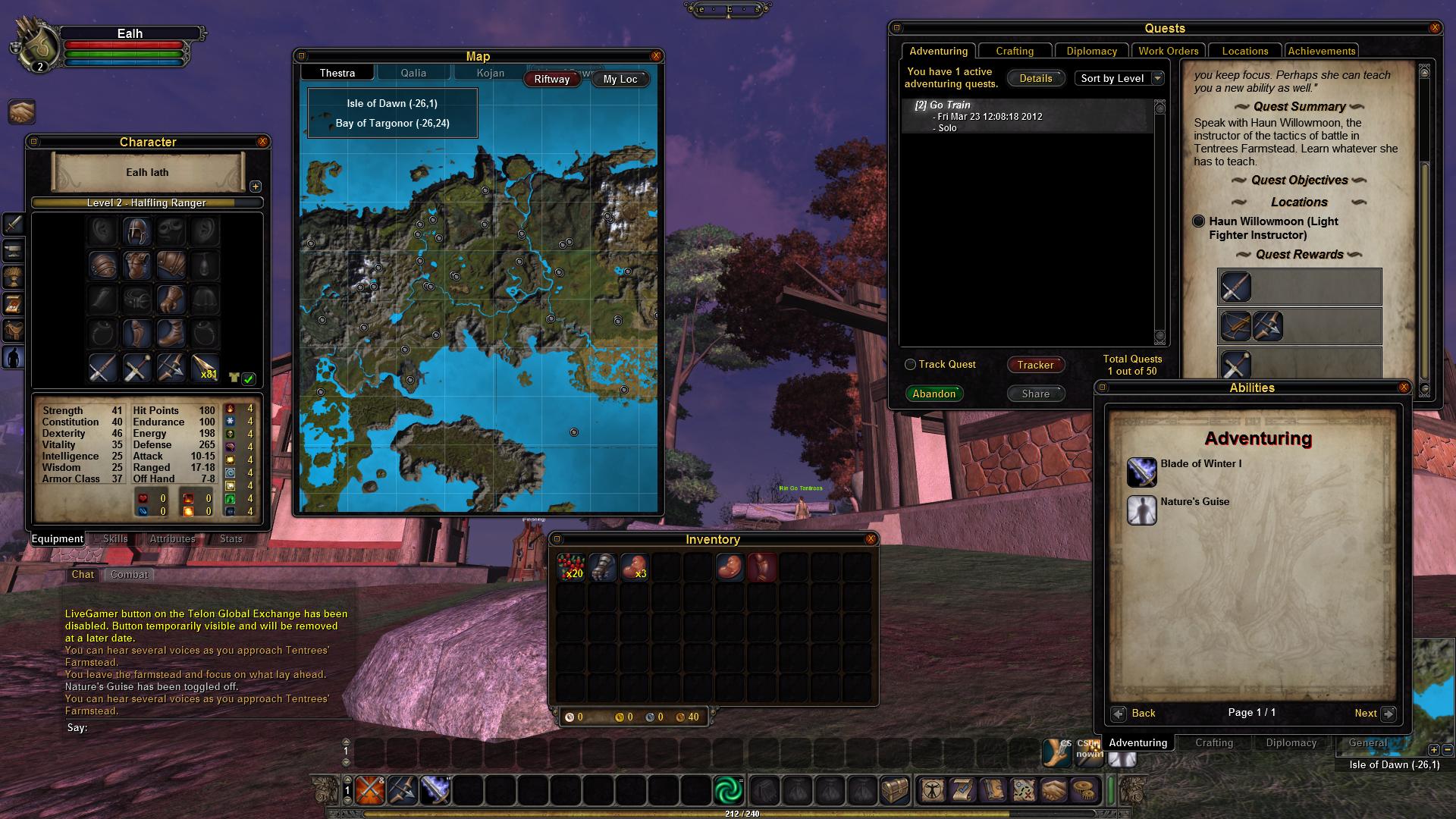Switch to the Crafting quests tab

(1015, 51)
